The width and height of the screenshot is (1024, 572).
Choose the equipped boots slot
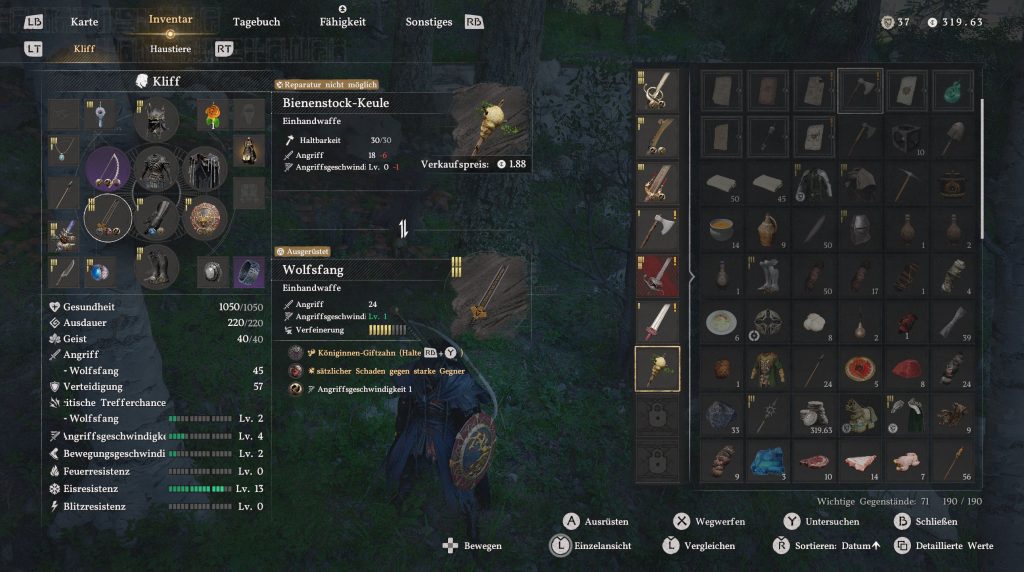pos(157,267)
